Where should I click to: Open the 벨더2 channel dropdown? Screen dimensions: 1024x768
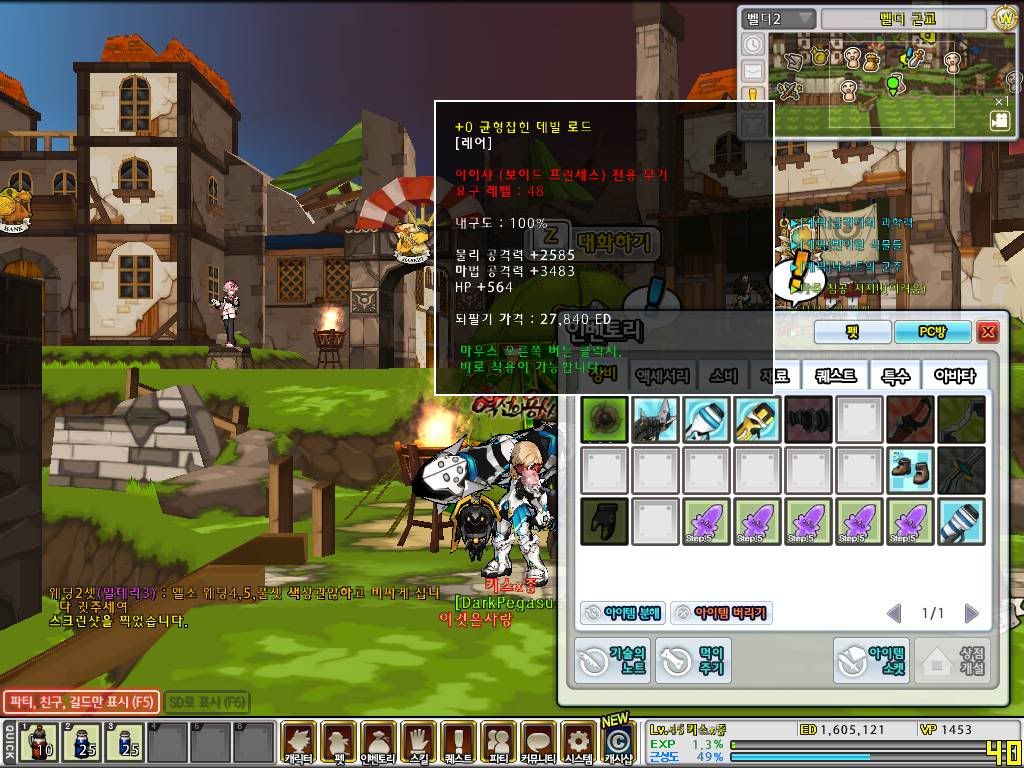point(778,19)
